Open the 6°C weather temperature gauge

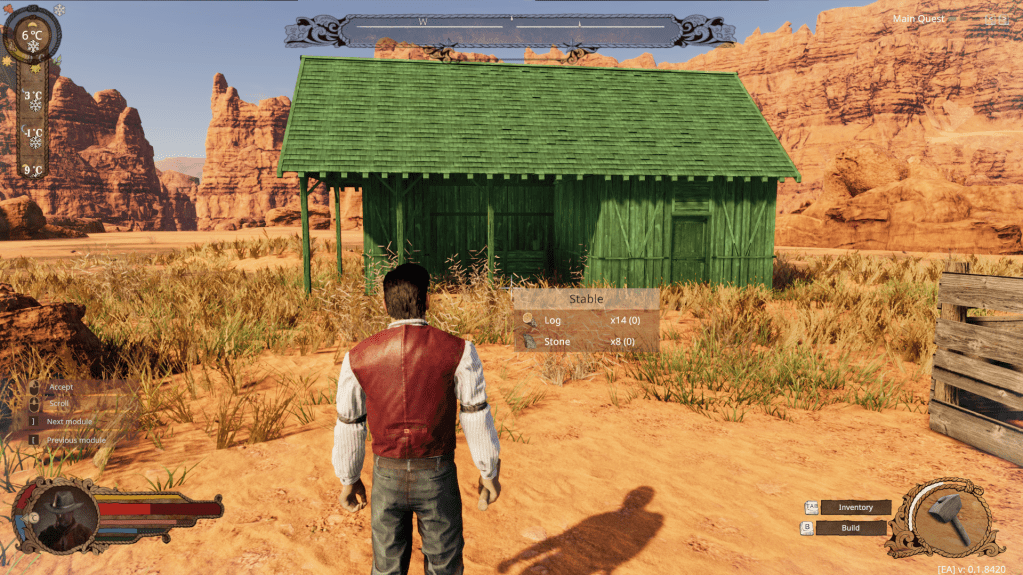point(33,38)
